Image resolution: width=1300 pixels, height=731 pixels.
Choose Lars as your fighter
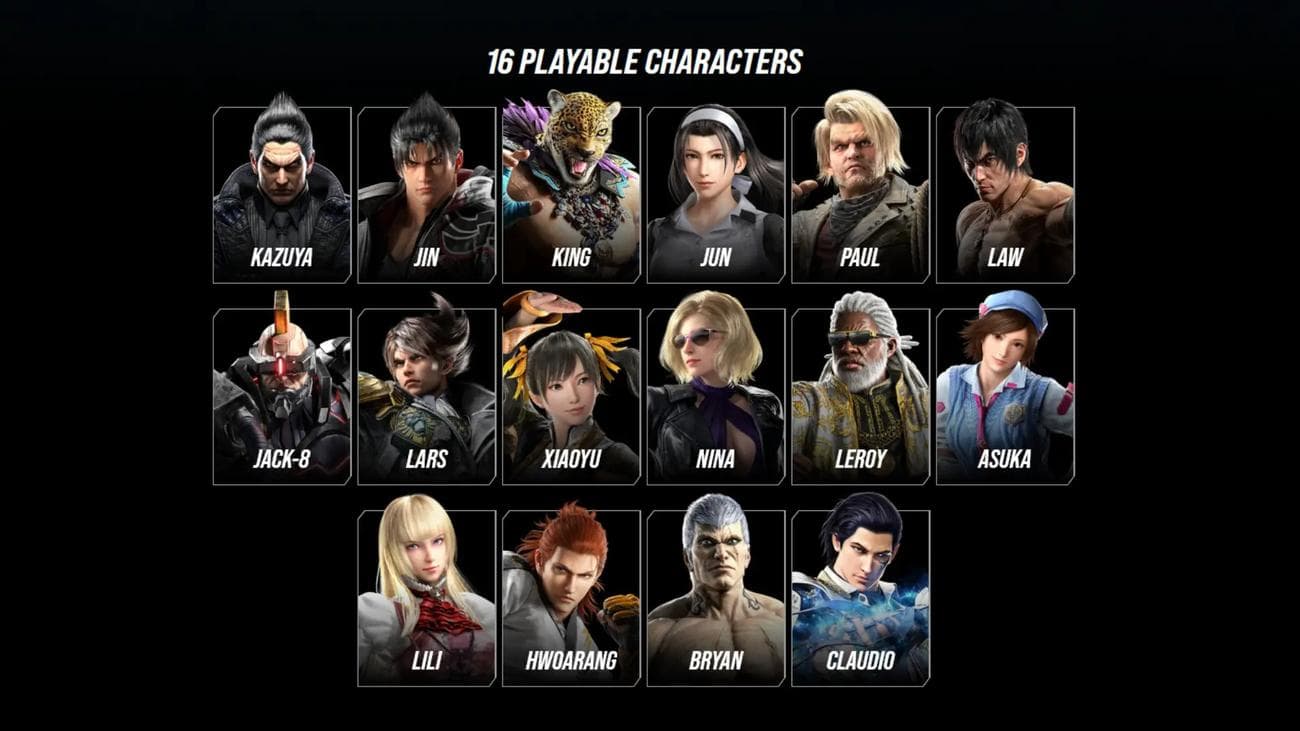coord(427,397)
